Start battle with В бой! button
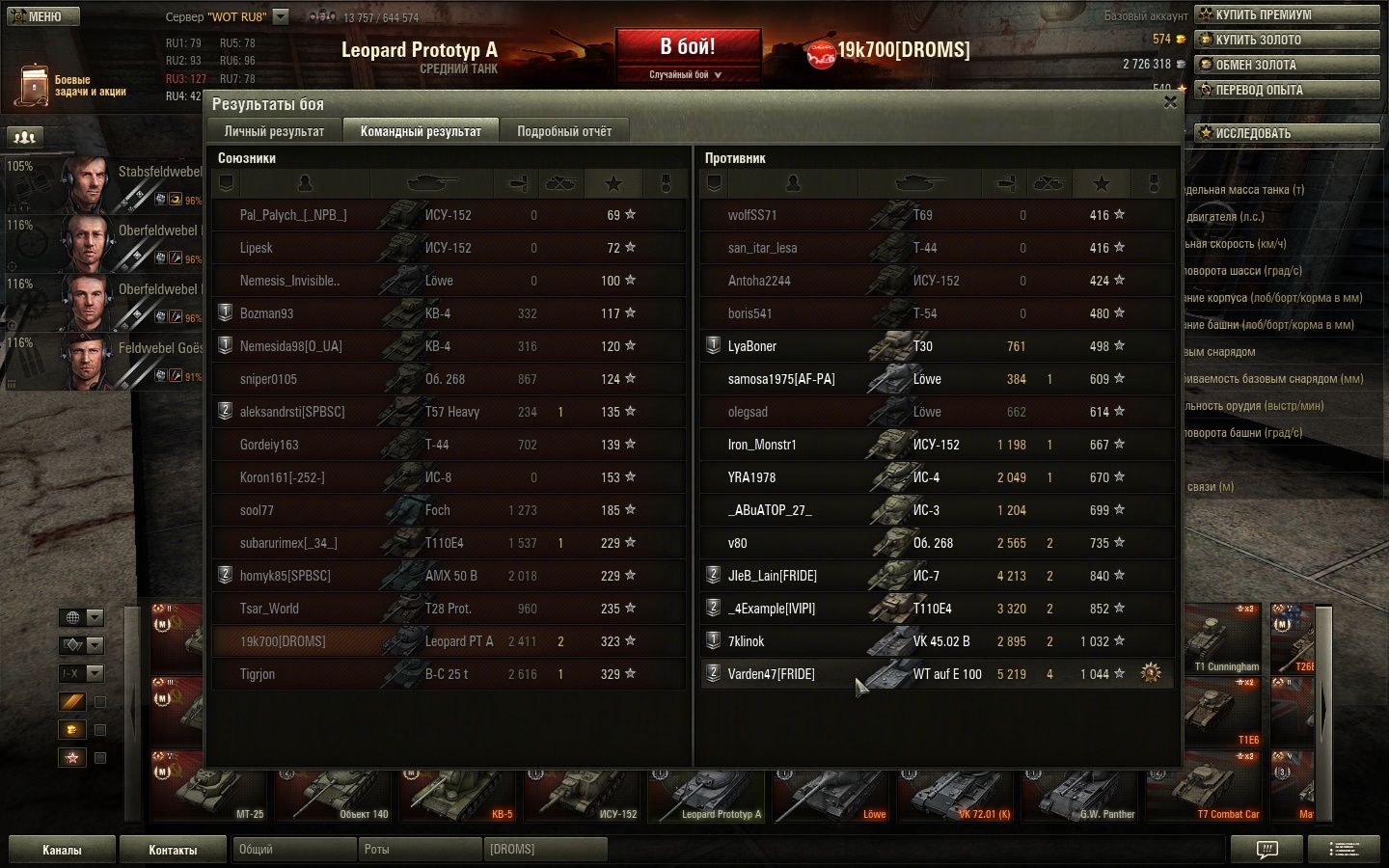The height and width of the screenshot is (868, 1389). point(688,48)
